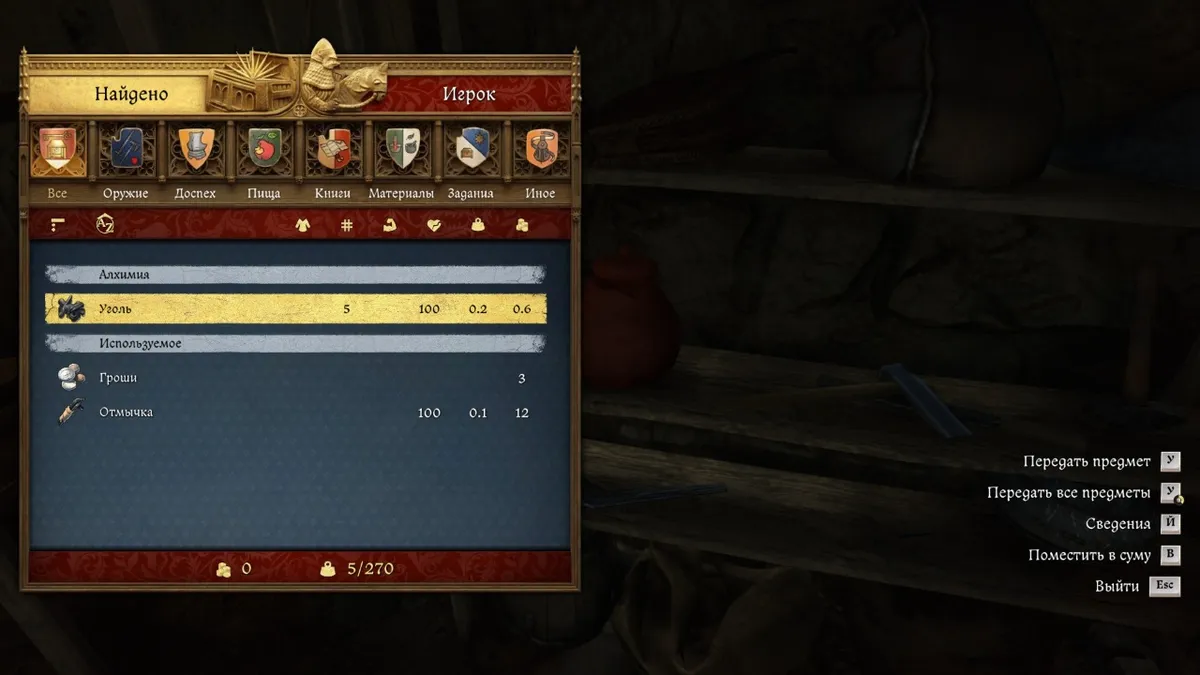Select the Иное category

(540, 149)
